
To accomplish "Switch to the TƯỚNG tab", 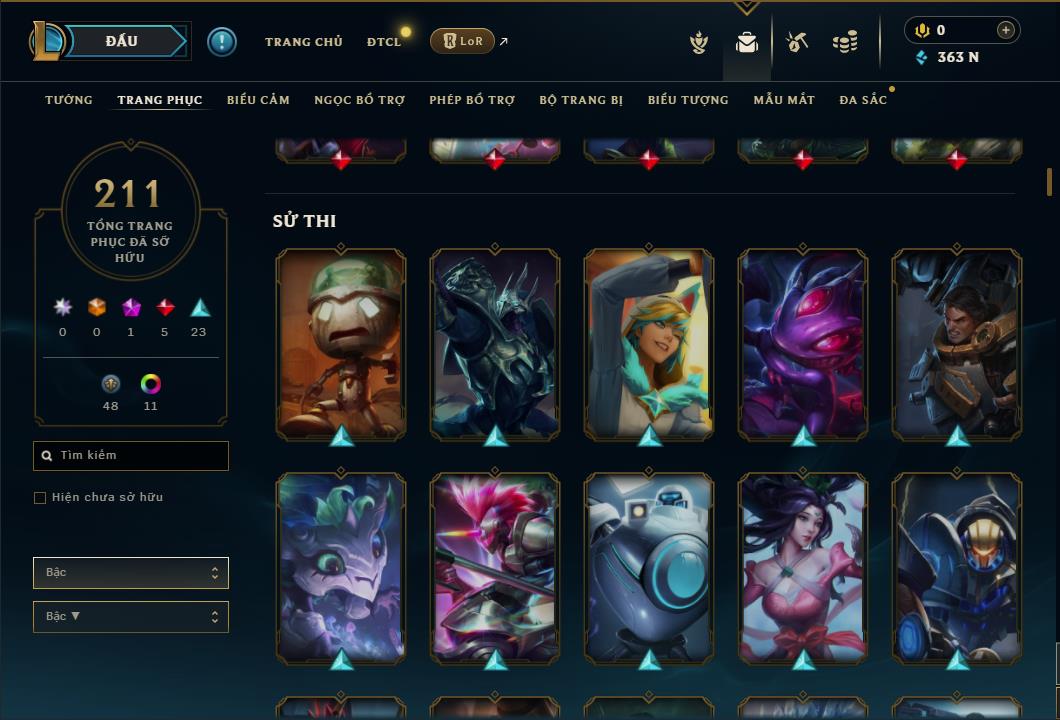I will tap(69, 100).
